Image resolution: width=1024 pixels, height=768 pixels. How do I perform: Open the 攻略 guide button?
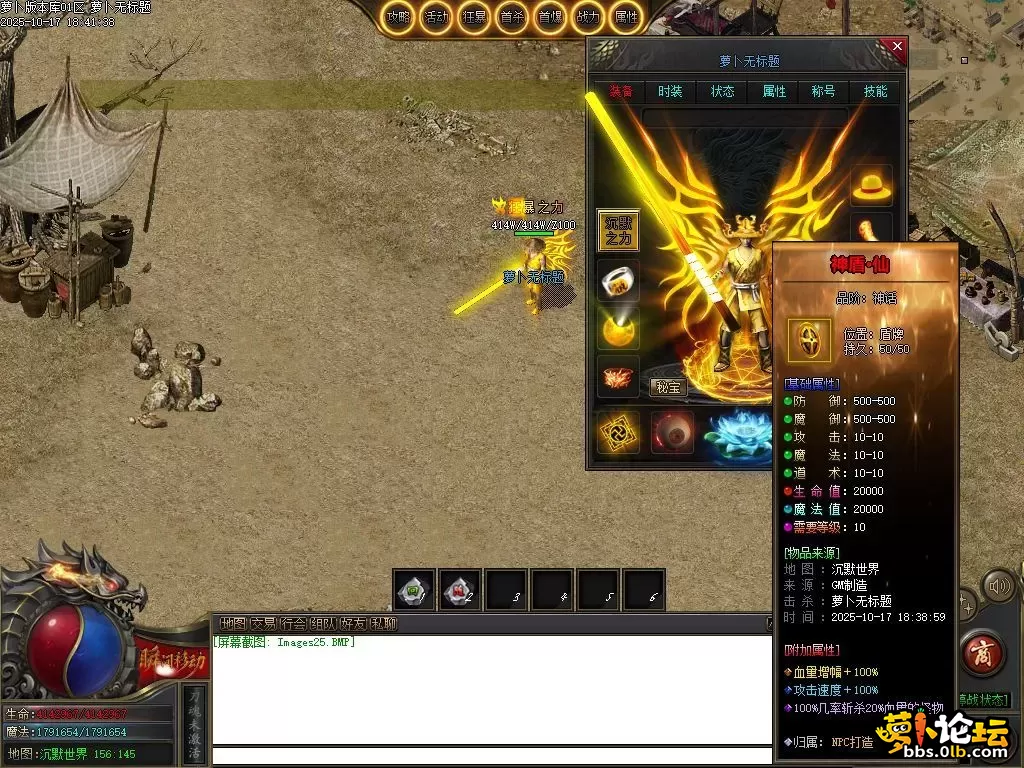click(398, 17)
